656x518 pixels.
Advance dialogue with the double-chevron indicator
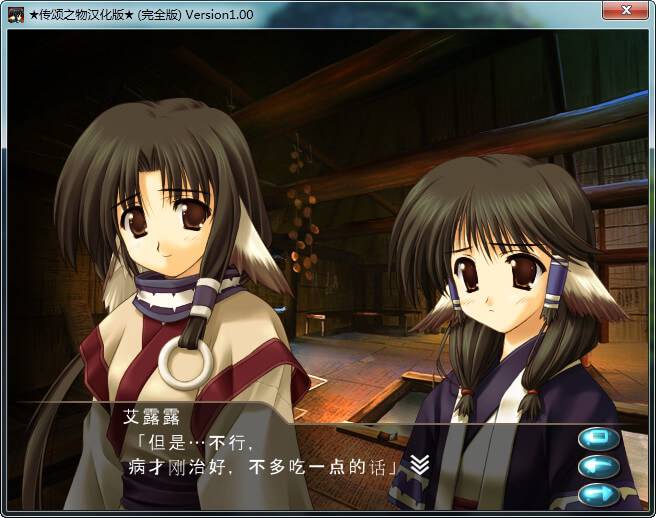(421, 464)
